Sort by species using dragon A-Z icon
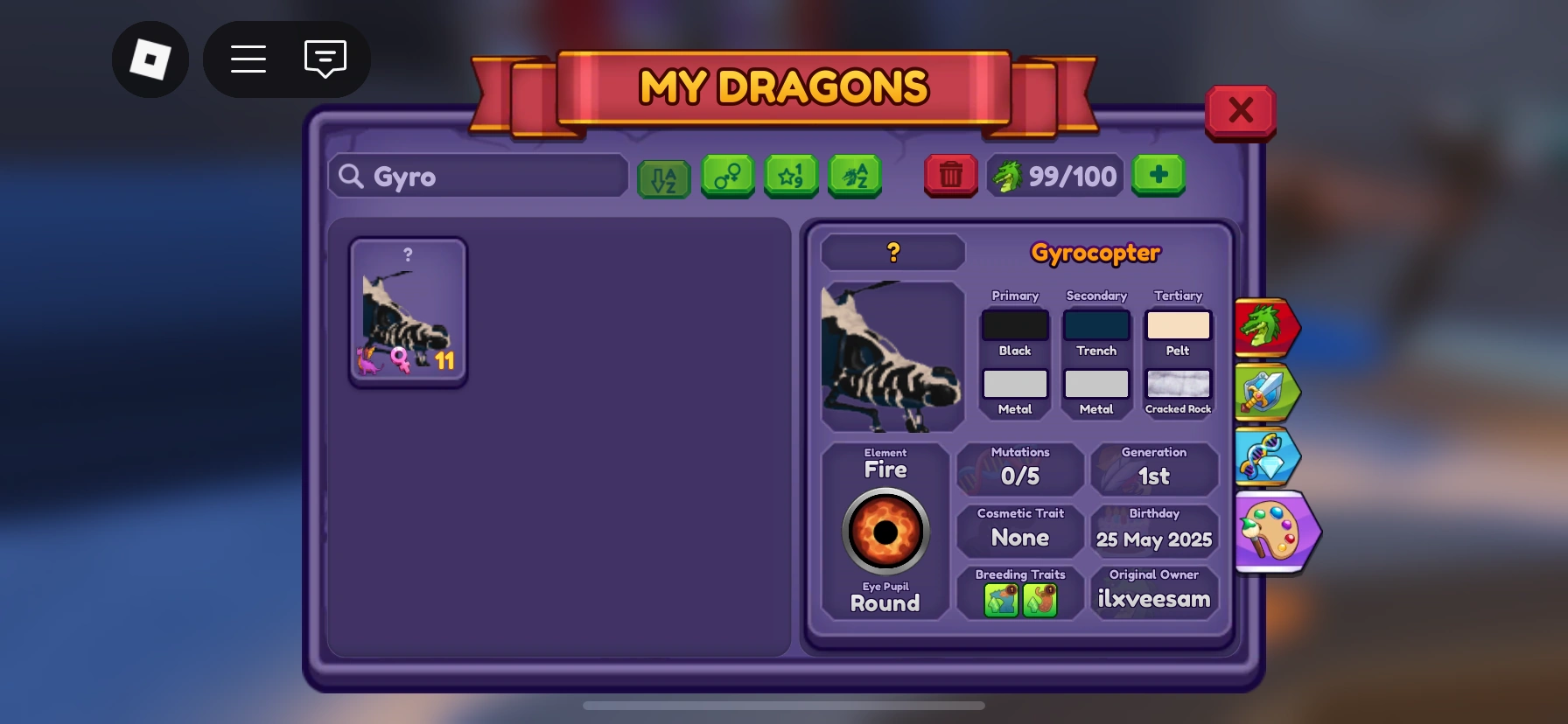 tap(856, 176)
